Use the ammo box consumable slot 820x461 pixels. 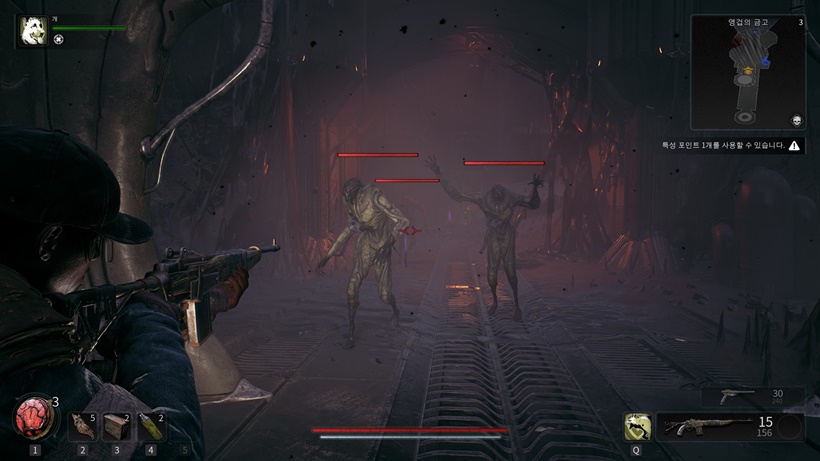(117, 427)
